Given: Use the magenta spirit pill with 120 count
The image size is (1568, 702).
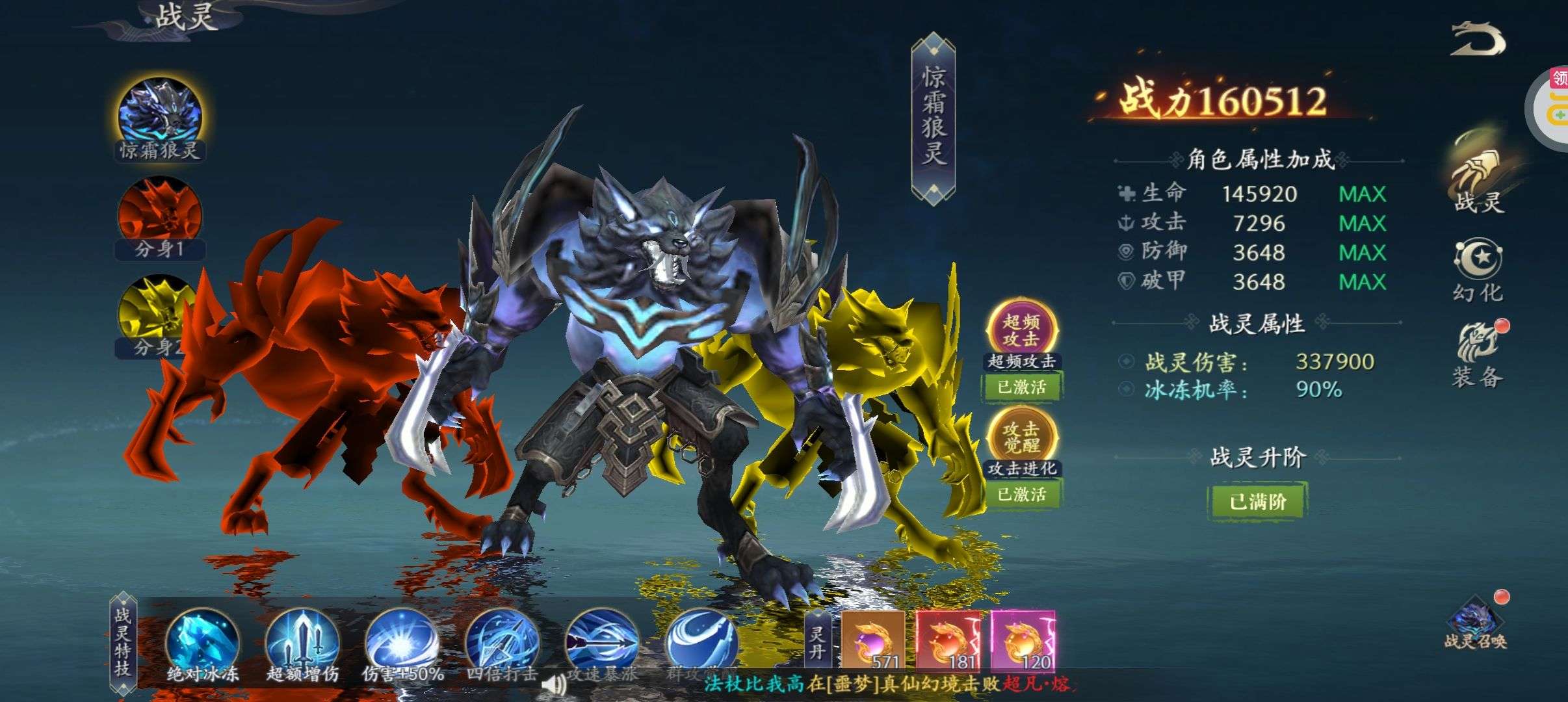Looking at the screenshot, I should tap(1023, 640).
